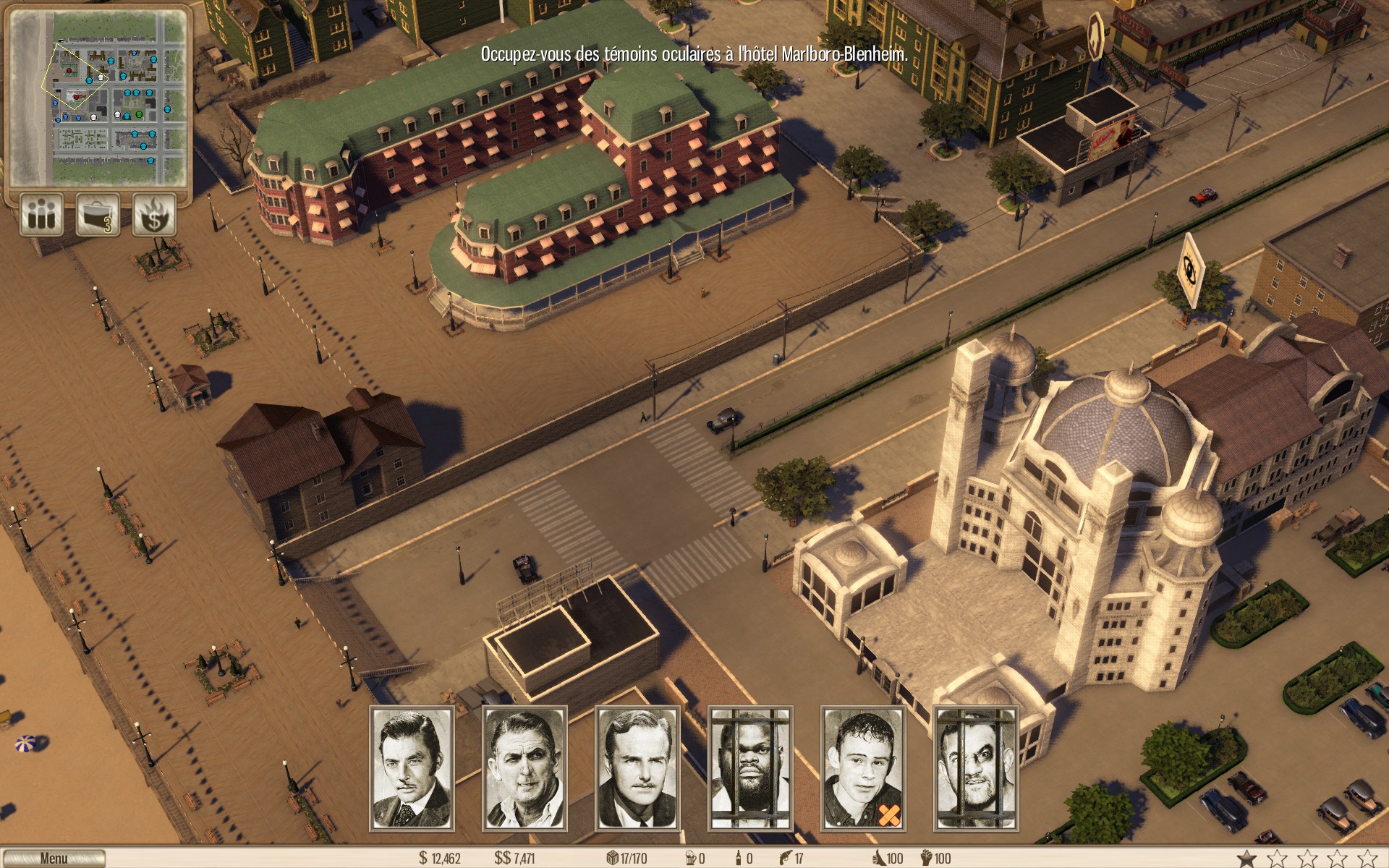This screenshot has width=1389, height=868.
Task: Open the Menu button
Action: point(54,859)
